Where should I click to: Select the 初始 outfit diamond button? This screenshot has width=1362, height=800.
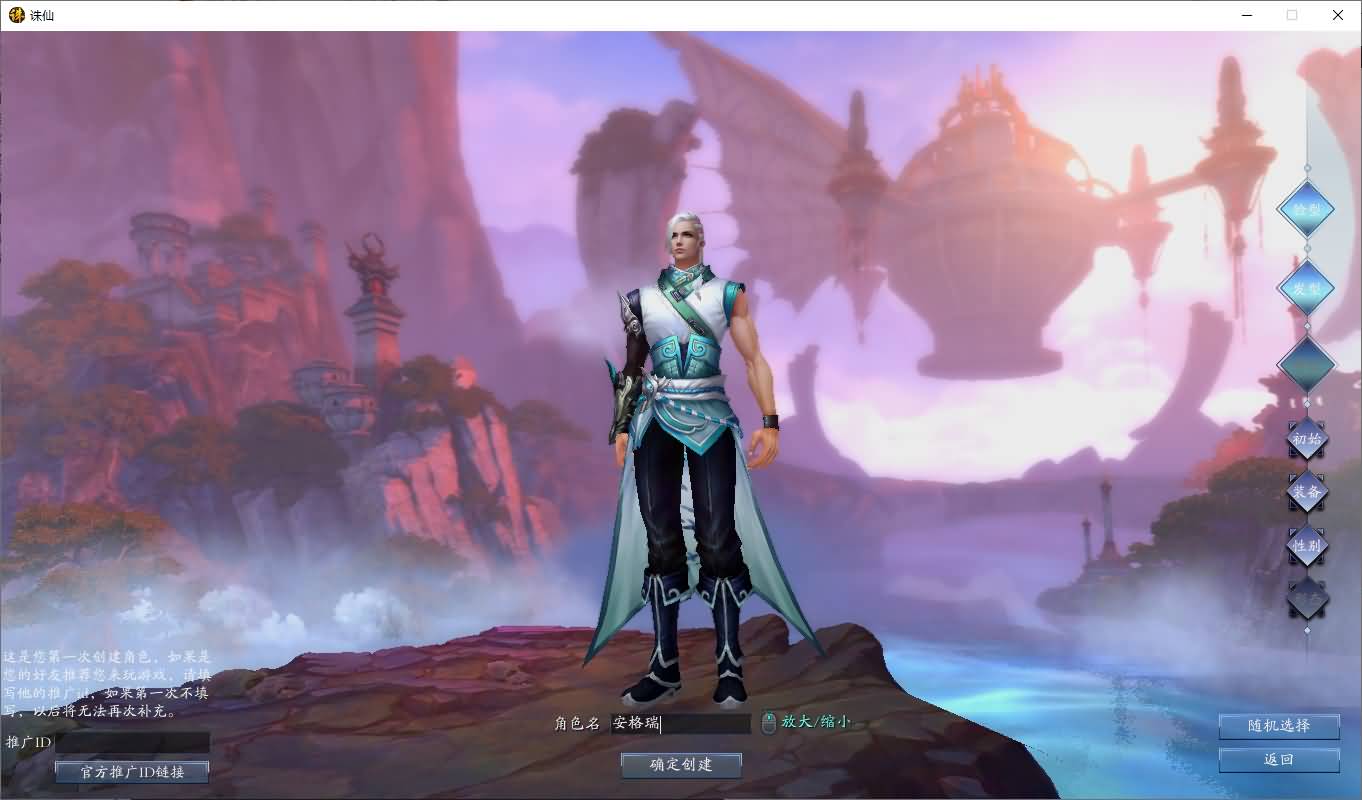(x=1306, y=439)
